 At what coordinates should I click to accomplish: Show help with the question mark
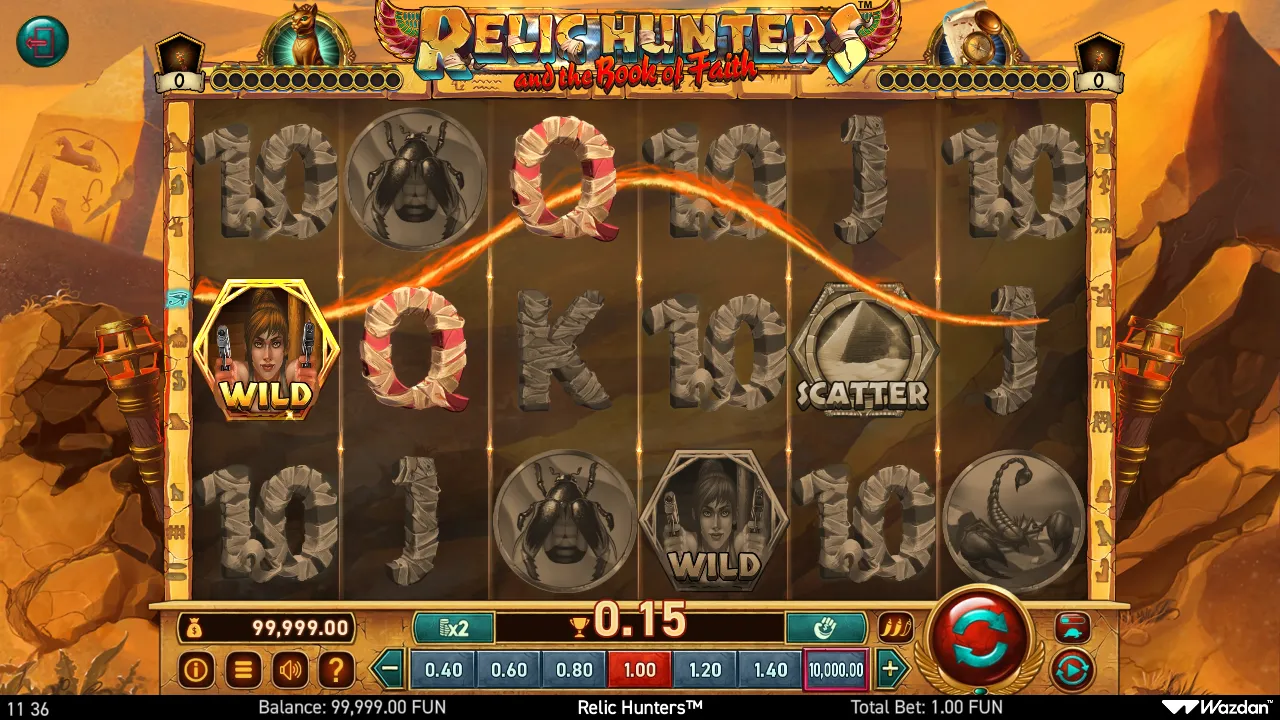337,670
